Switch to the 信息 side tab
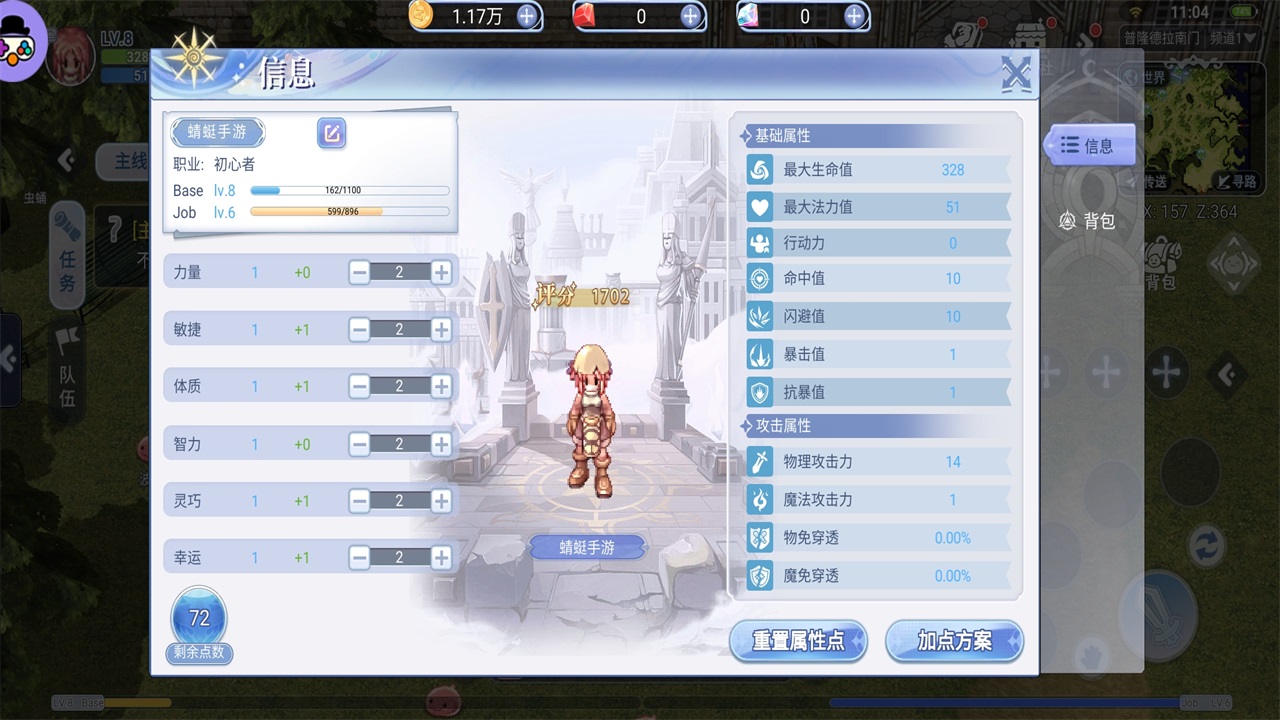The height and width of the screenshot is (720, 1280). pyautogui.click(x=1089, y=146)
